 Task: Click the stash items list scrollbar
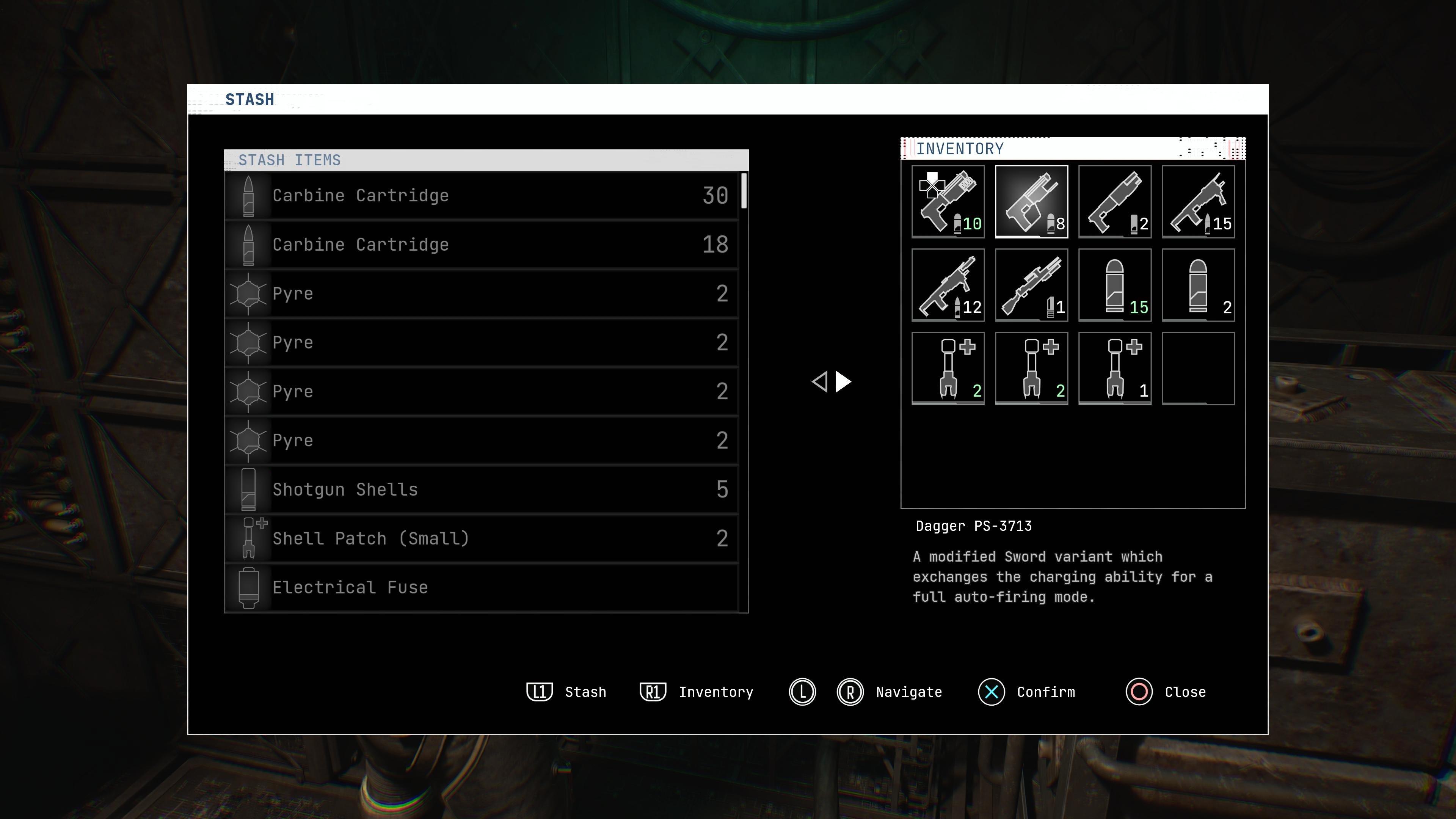[x=744, y=191]
